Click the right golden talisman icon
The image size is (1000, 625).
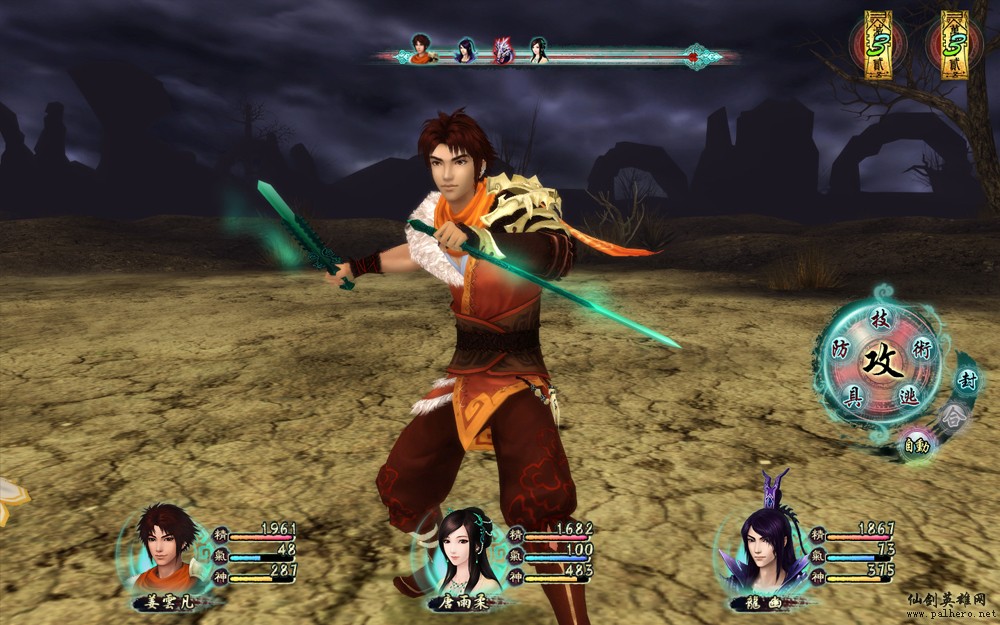click(954, 44)
